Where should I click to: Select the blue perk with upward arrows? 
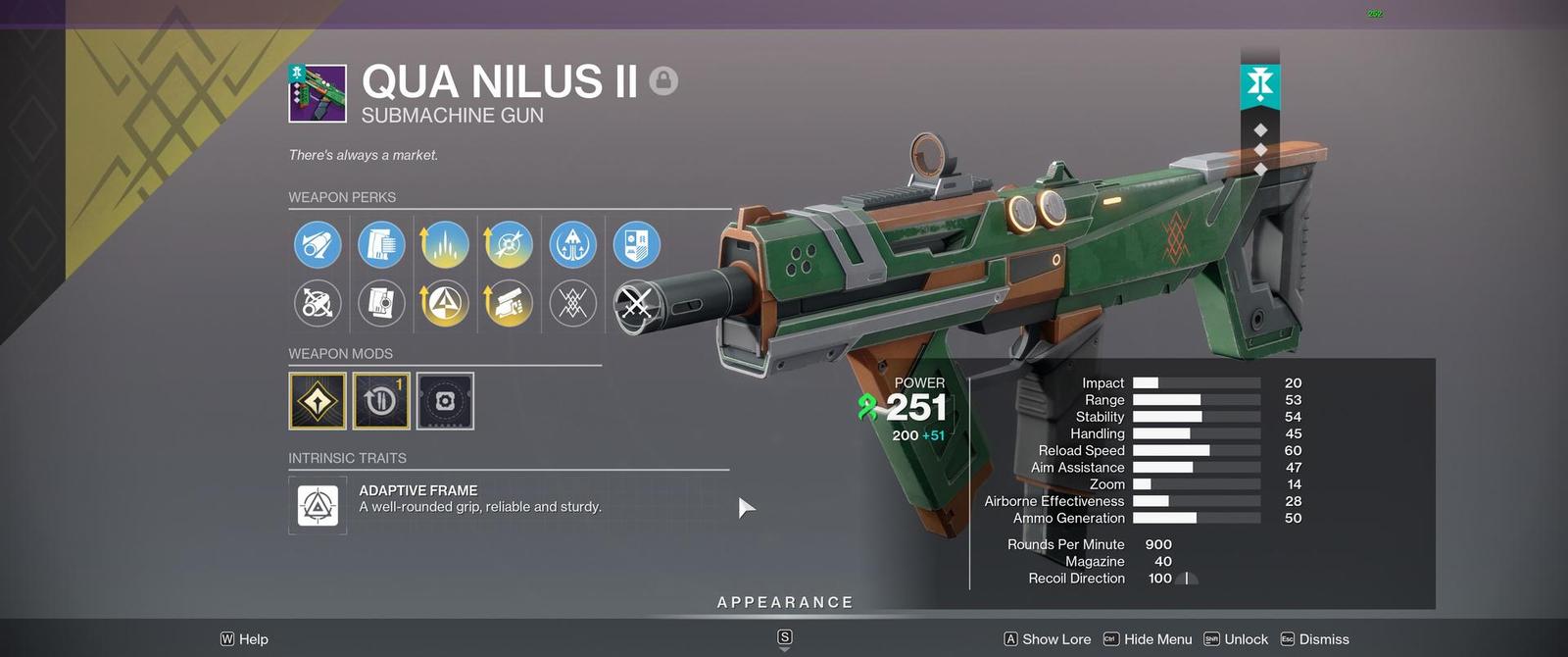coord(573,245)
